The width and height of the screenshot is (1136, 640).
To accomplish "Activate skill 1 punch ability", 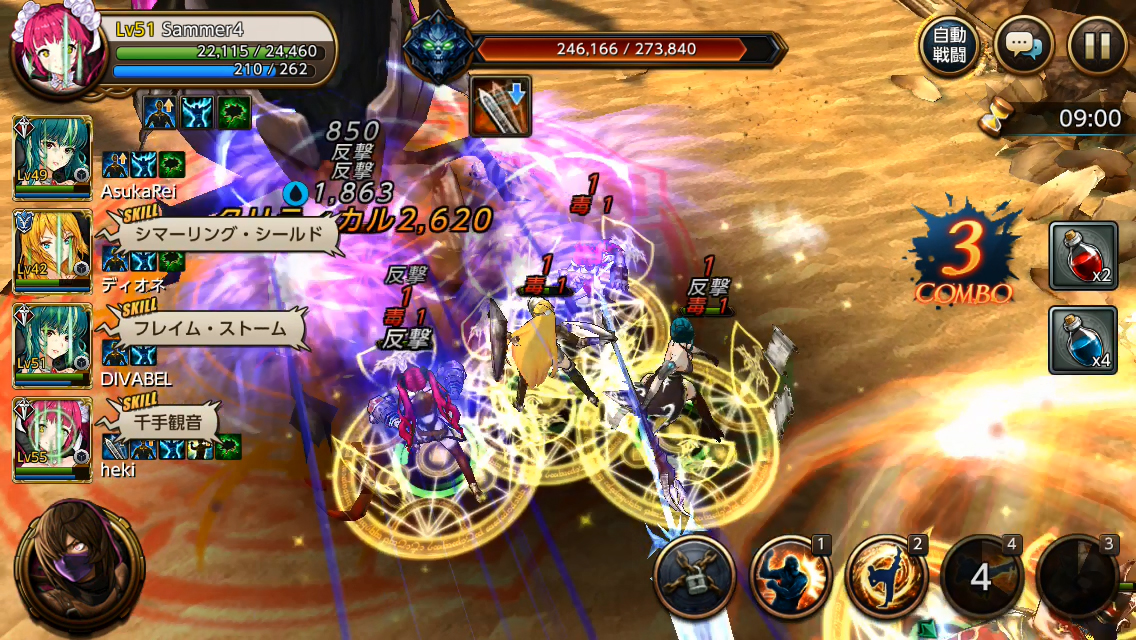I will (789, 577).
